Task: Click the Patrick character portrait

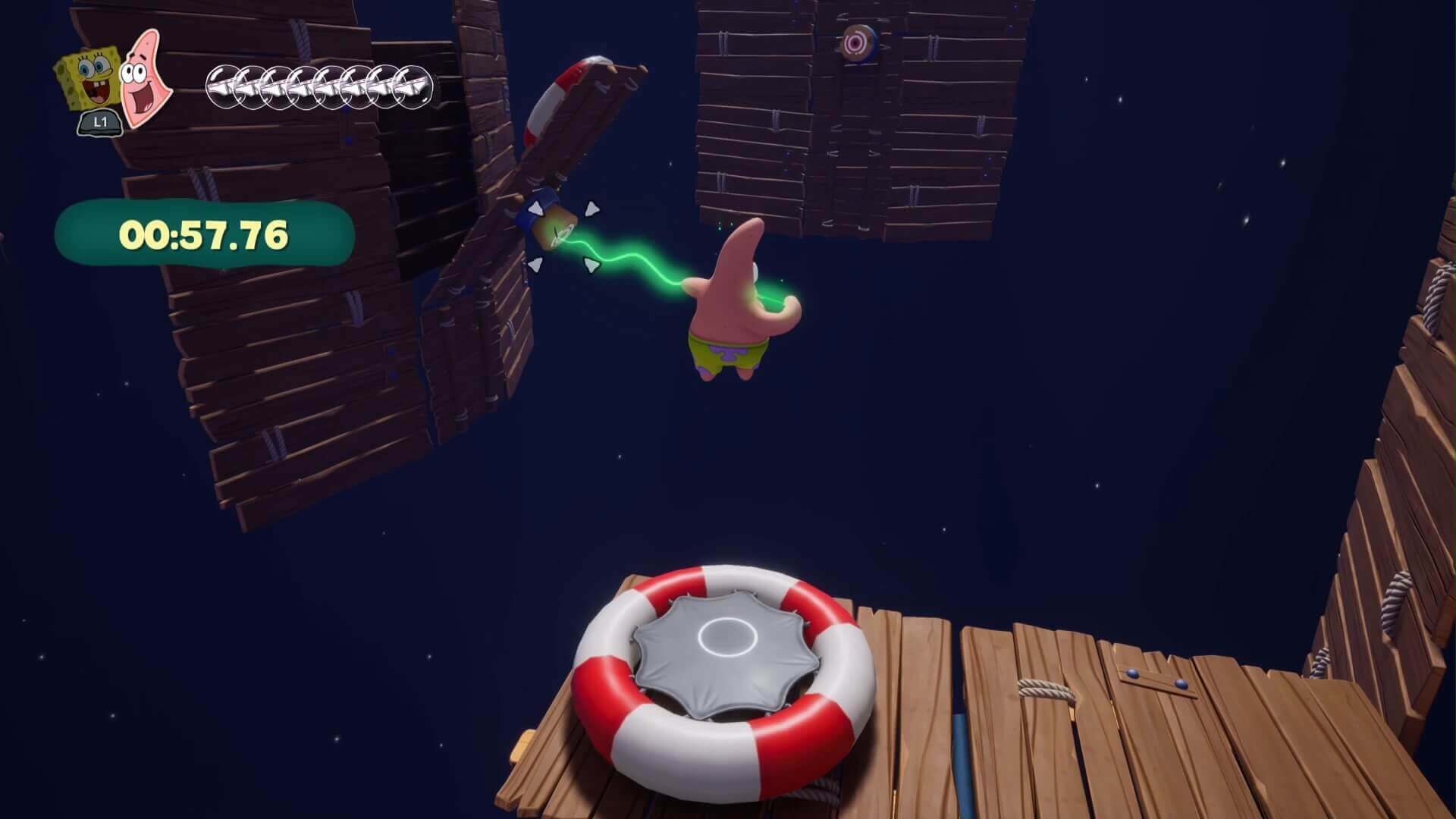Action: [146, 77]
